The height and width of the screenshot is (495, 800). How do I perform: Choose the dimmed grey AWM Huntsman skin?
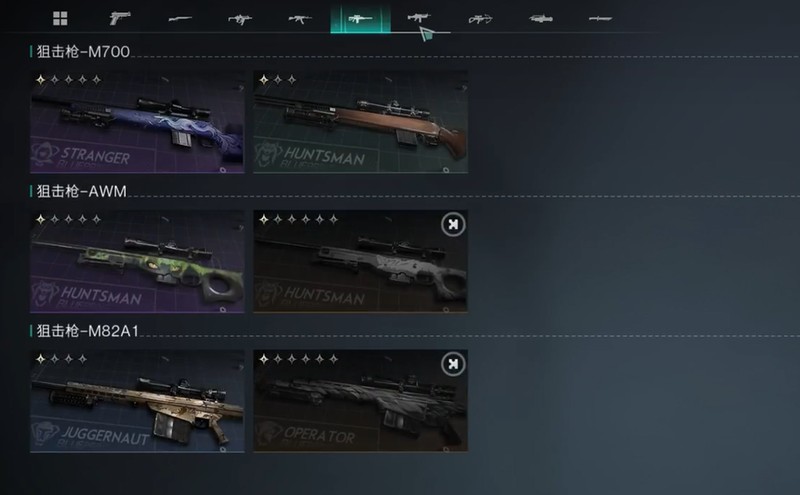[360, 261]
